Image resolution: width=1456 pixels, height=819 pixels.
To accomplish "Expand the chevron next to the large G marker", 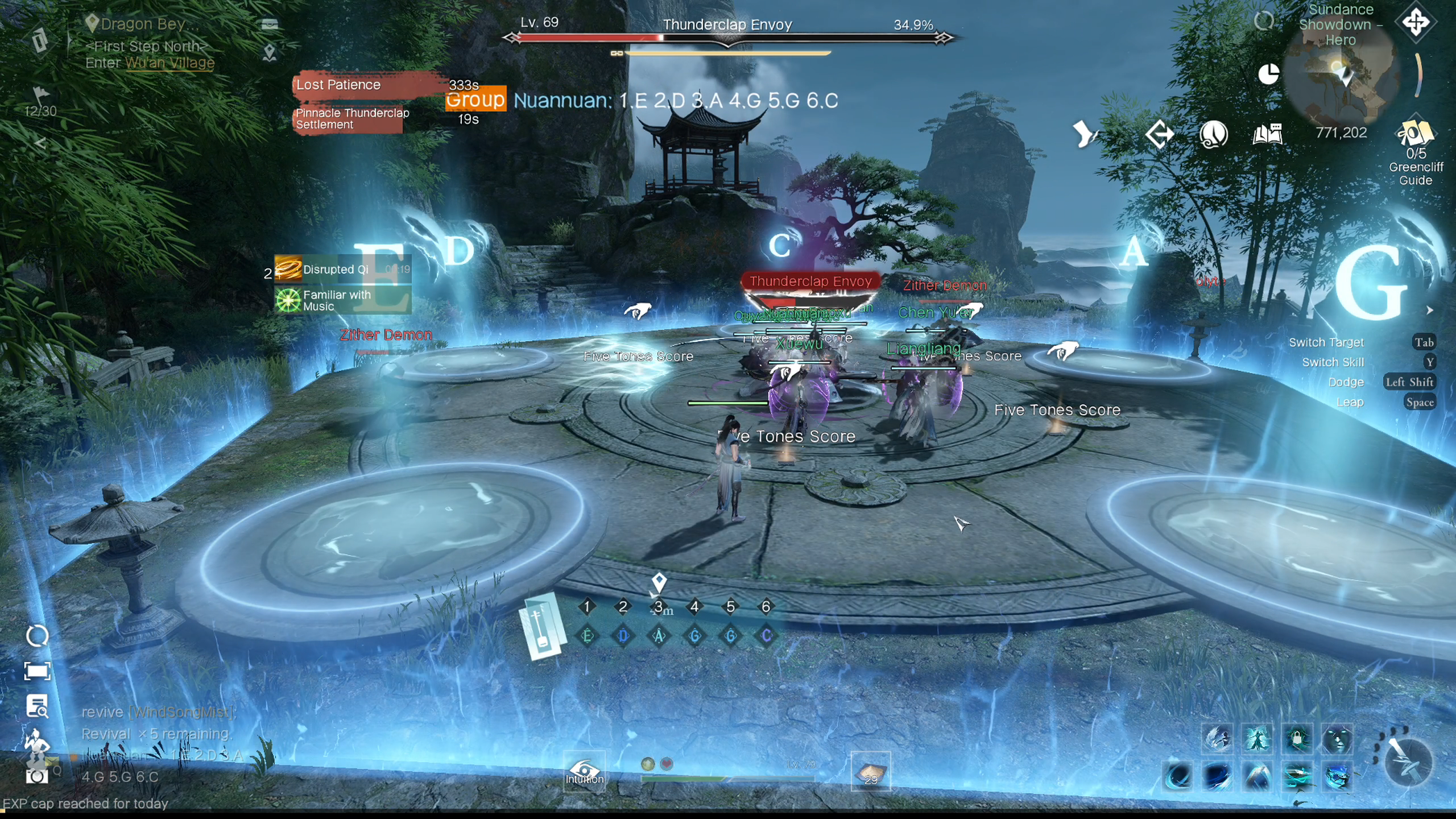I will point(1431,310).
